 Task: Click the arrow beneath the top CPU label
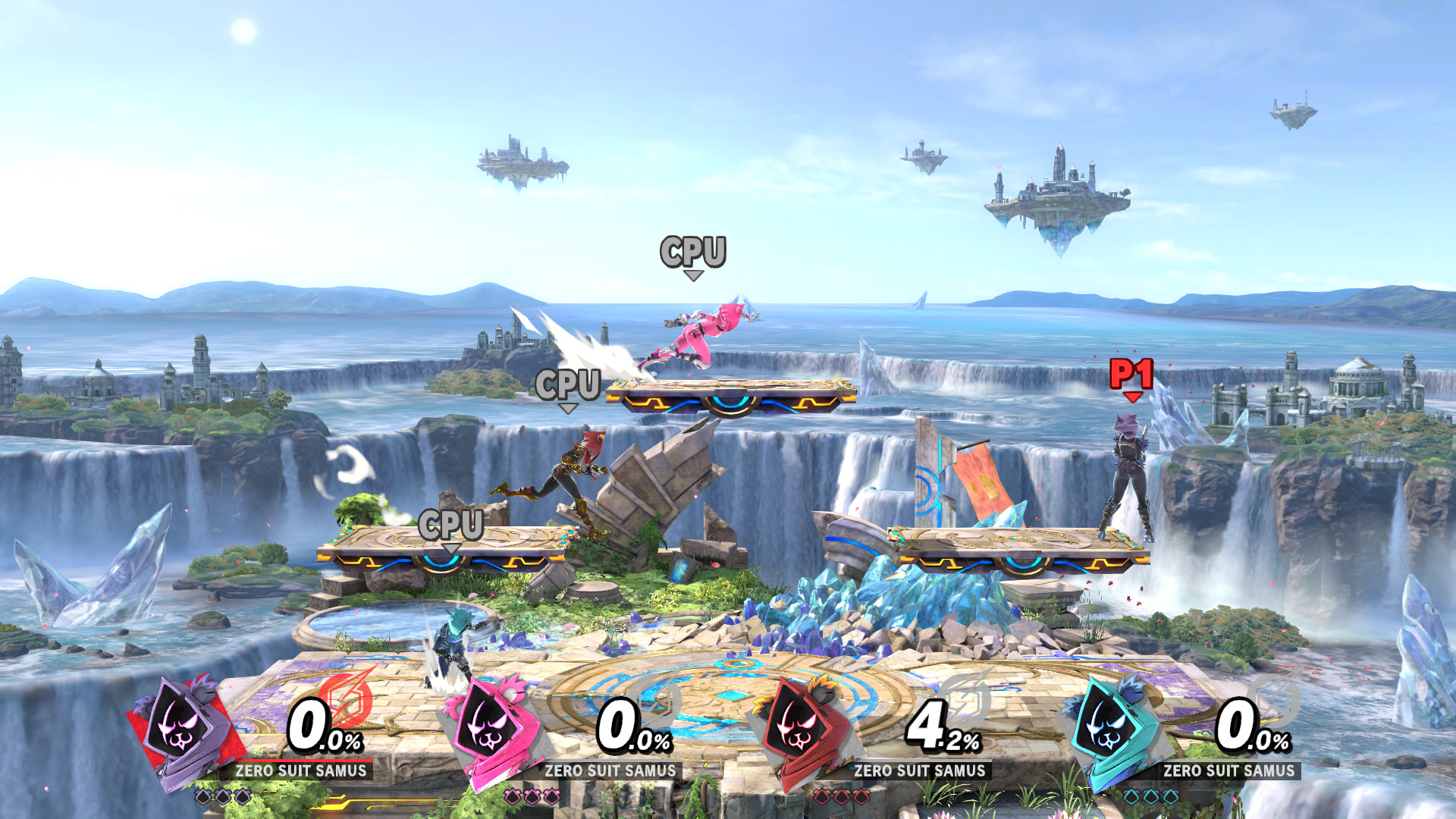694,276
